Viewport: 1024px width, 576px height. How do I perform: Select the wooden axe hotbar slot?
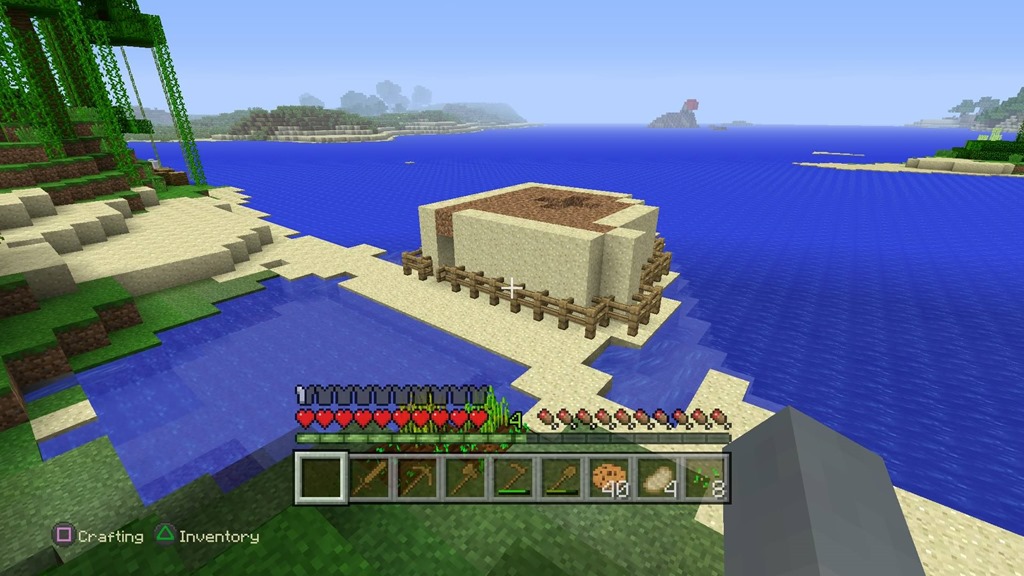pyautogui.click(x=465, y=477)
